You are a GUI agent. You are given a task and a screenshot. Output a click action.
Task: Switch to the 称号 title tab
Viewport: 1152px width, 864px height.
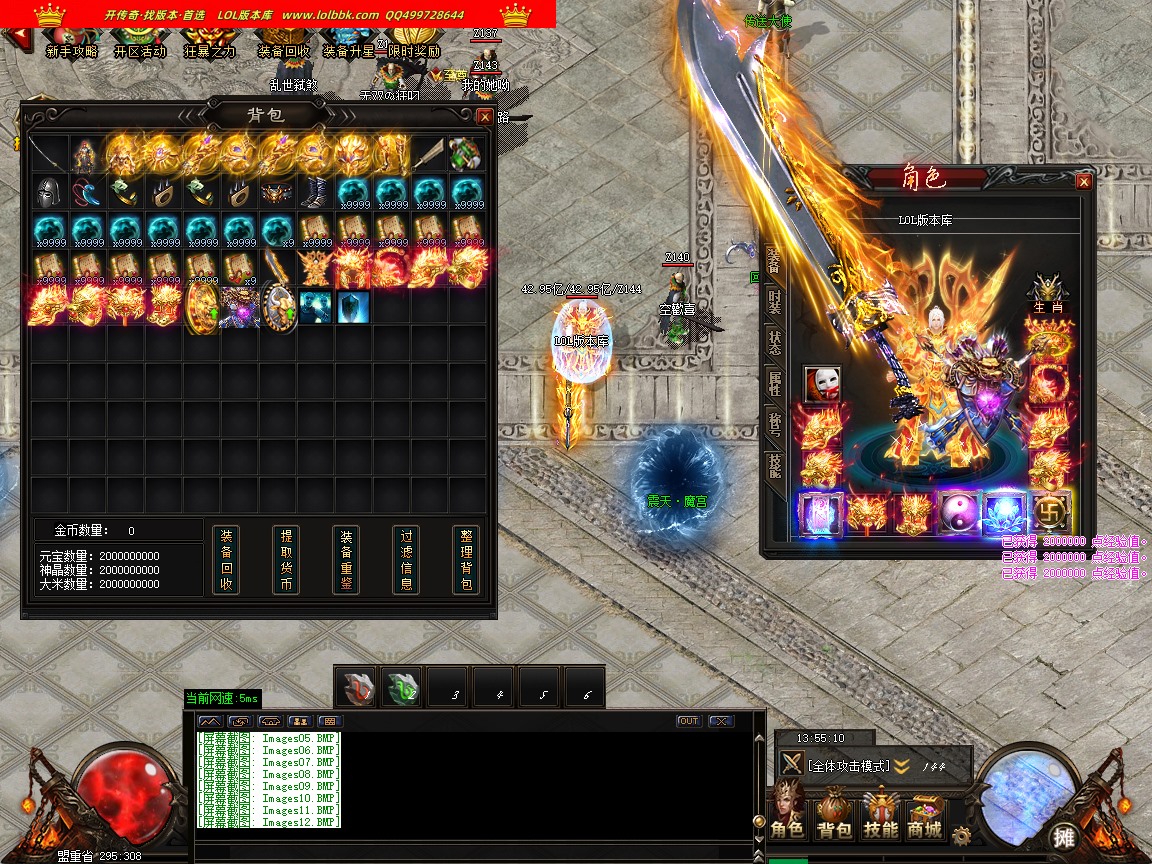773,423
